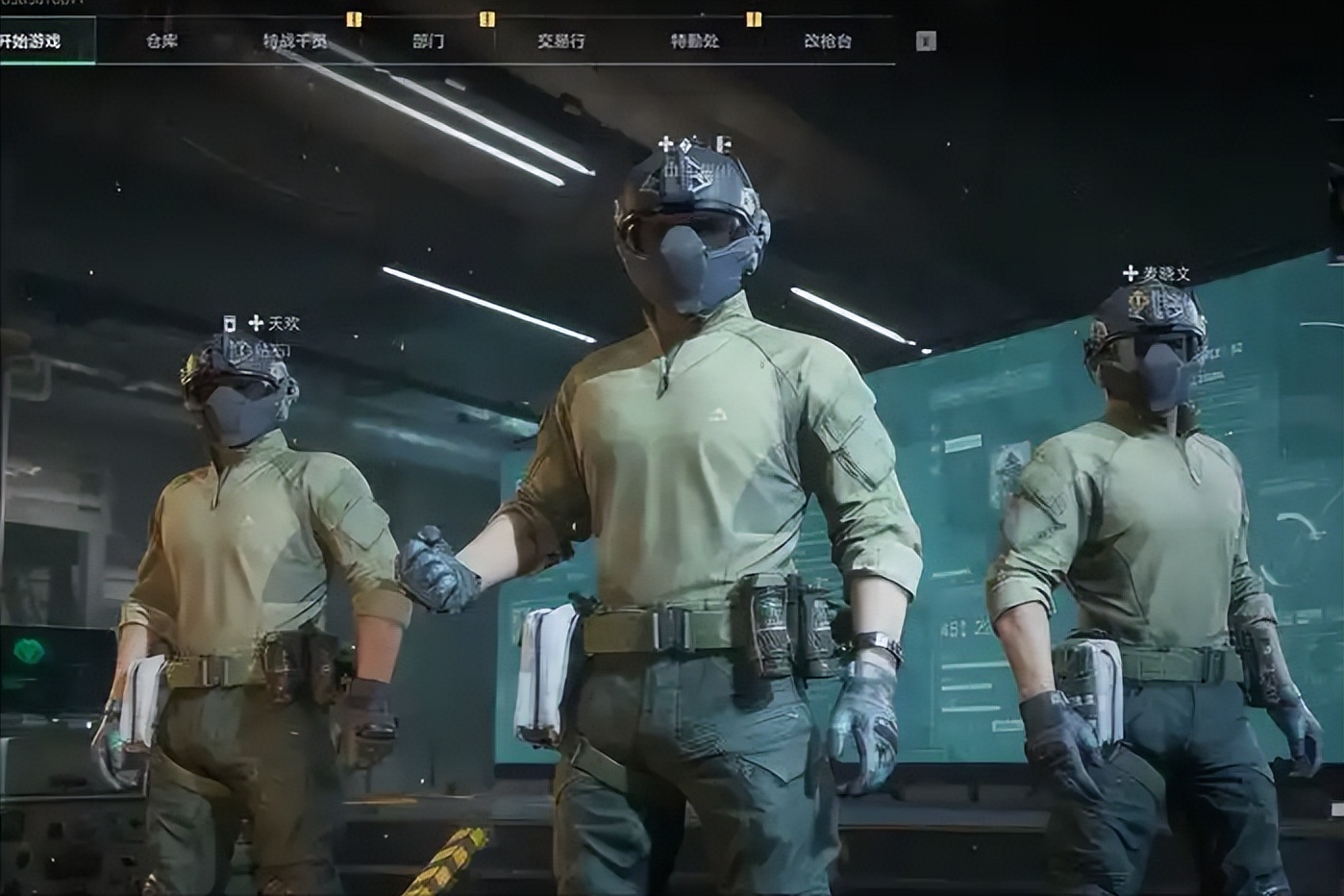This screenshot has height=896, width=1344.
Task: Click the small square icon after 改枪台
Action: point(925,41)
